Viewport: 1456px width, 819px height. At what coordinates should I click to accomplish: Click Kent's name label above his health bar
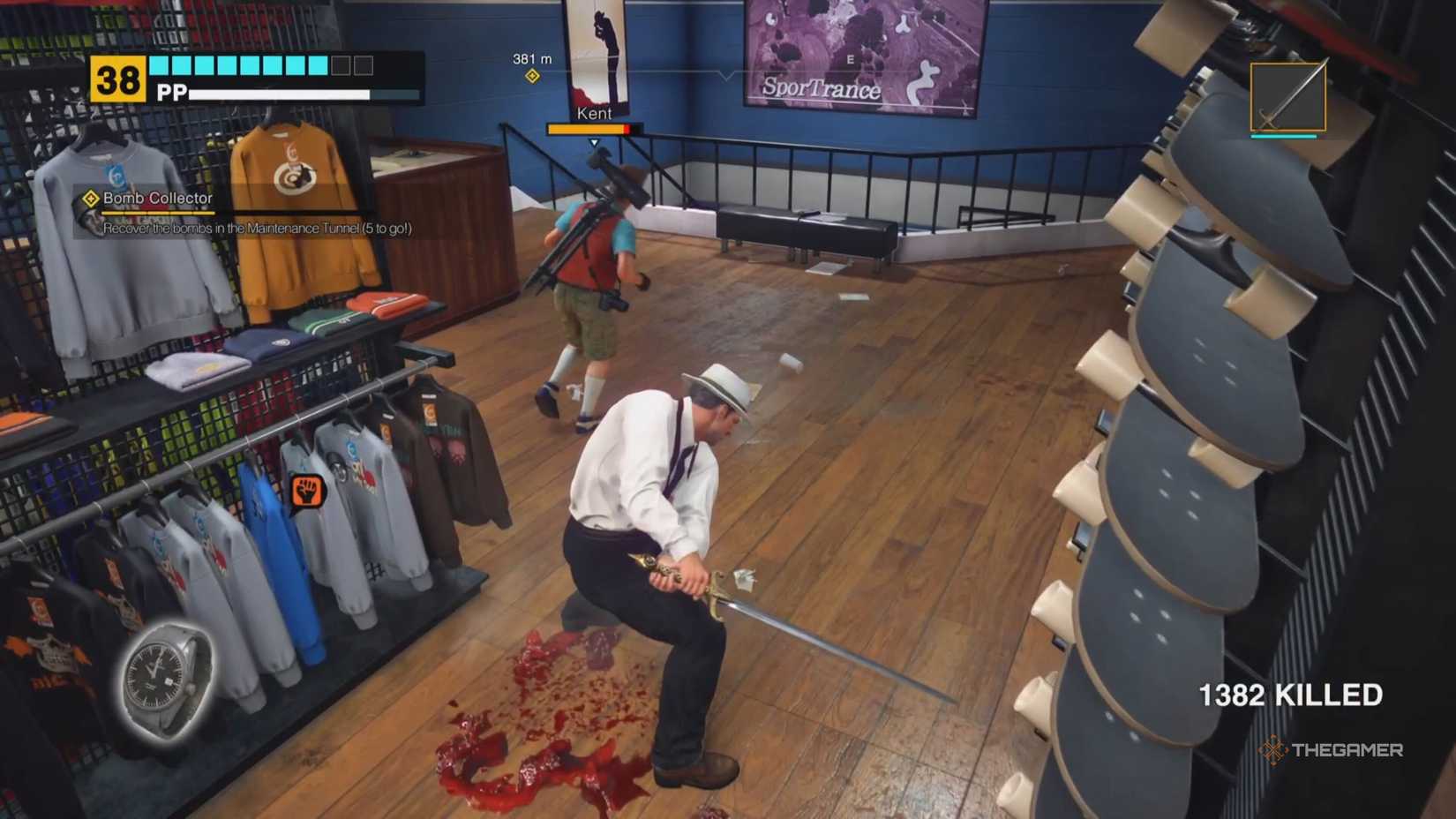(x=593, y=112)
